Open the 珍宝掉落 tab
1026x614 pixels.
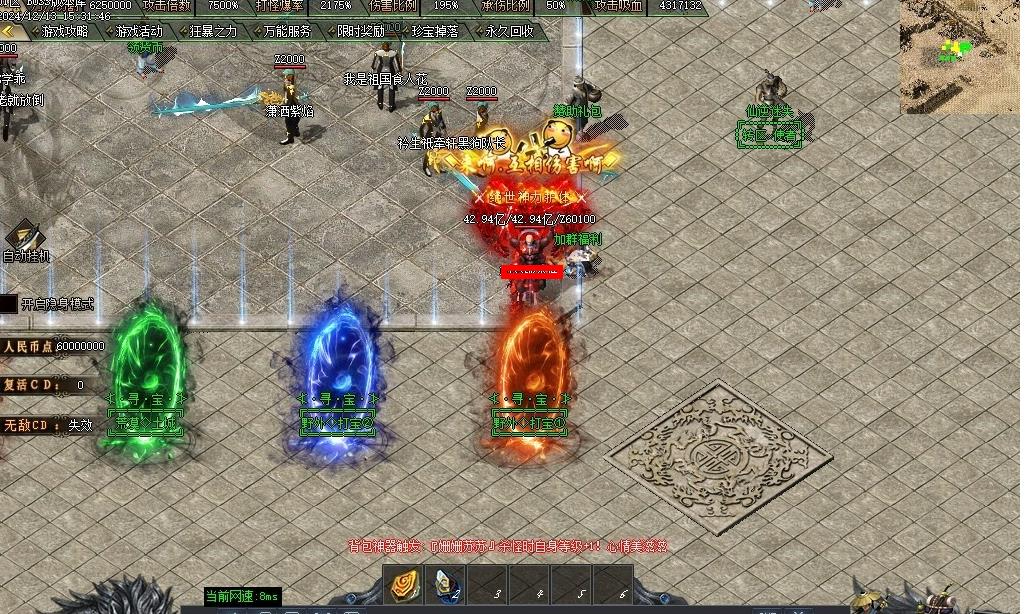click(435, 31)
